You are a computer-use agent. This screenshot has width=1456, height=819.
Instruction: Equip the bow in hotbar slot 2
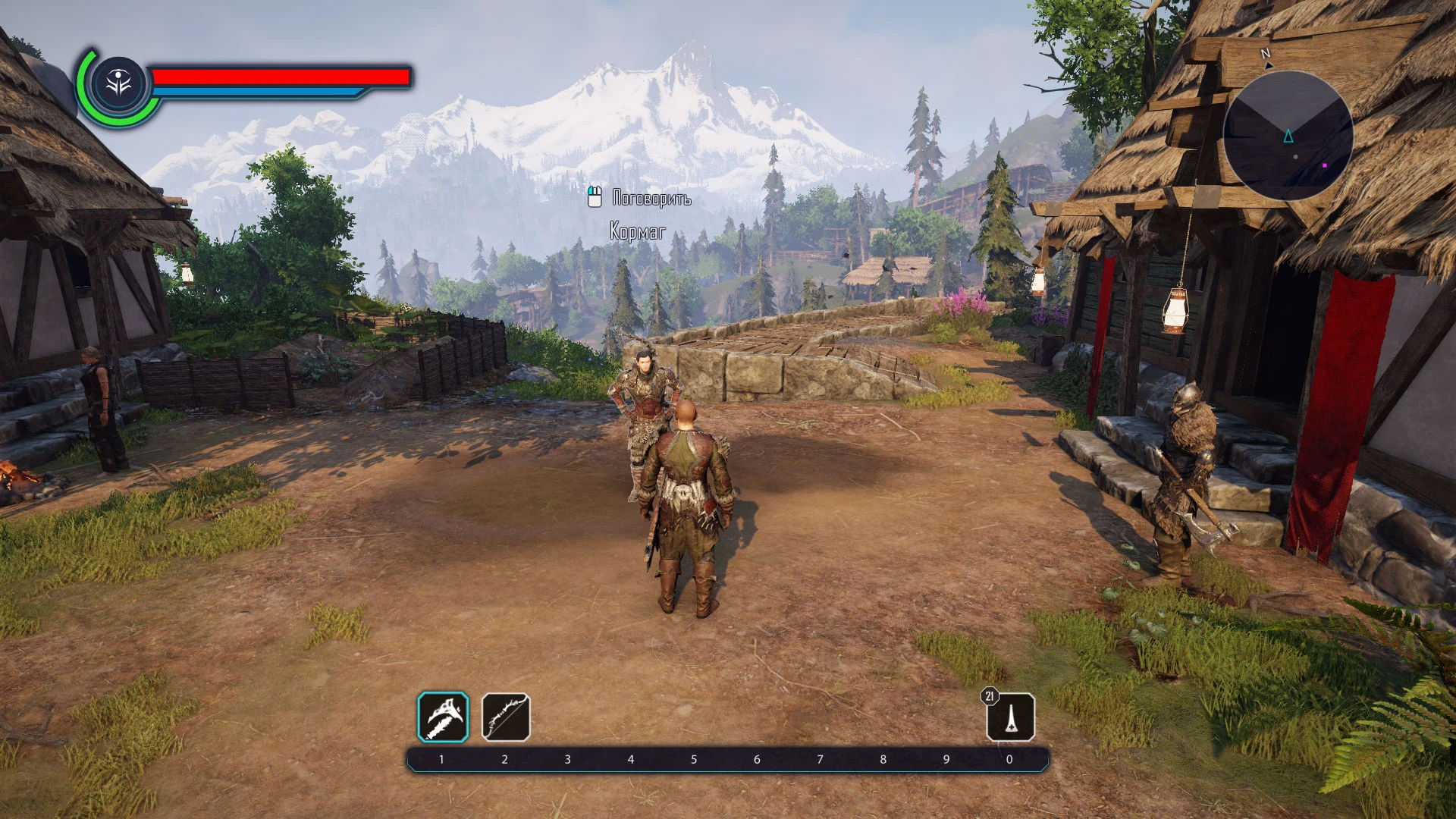pos(506,717)
